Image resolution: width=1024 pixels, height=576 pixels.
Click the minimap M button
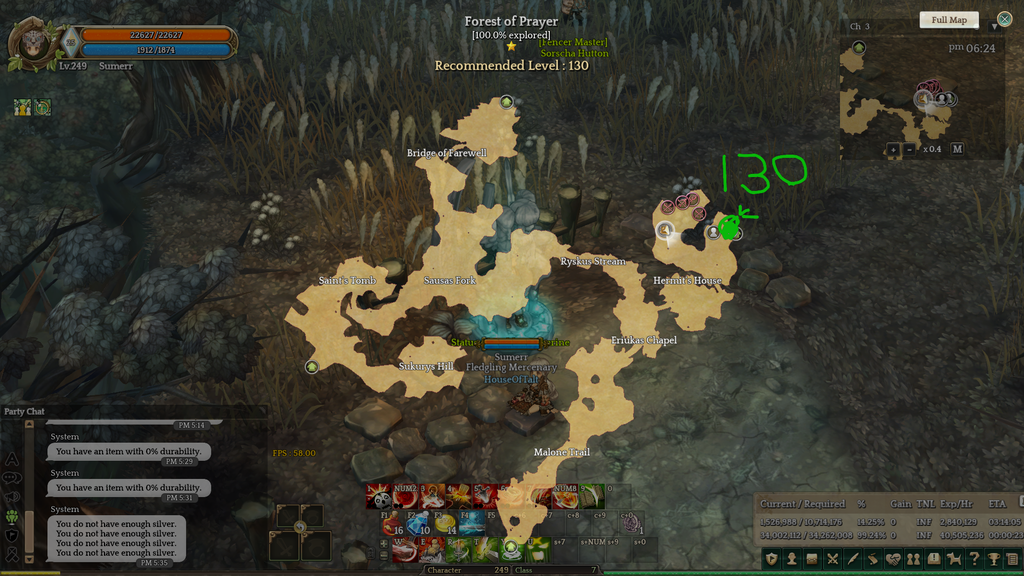pos(957,149)
